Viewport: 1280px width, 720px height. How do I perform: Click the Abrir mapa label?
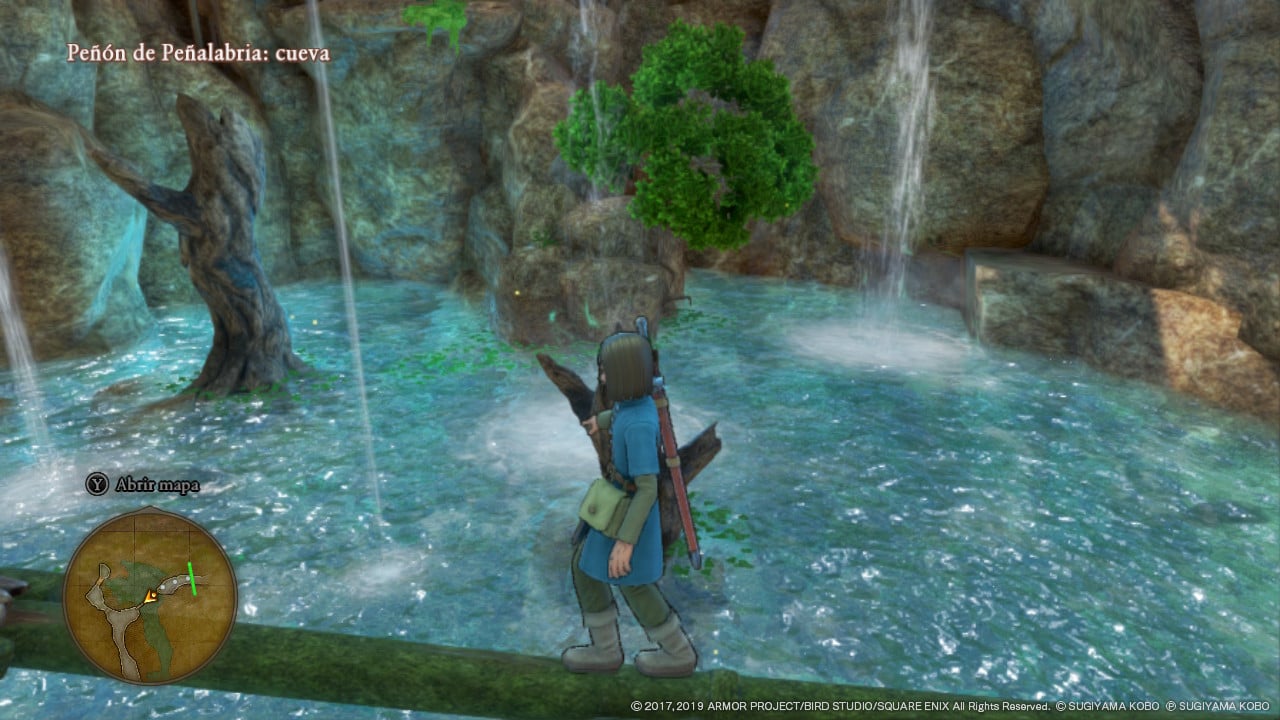point(158,485)
